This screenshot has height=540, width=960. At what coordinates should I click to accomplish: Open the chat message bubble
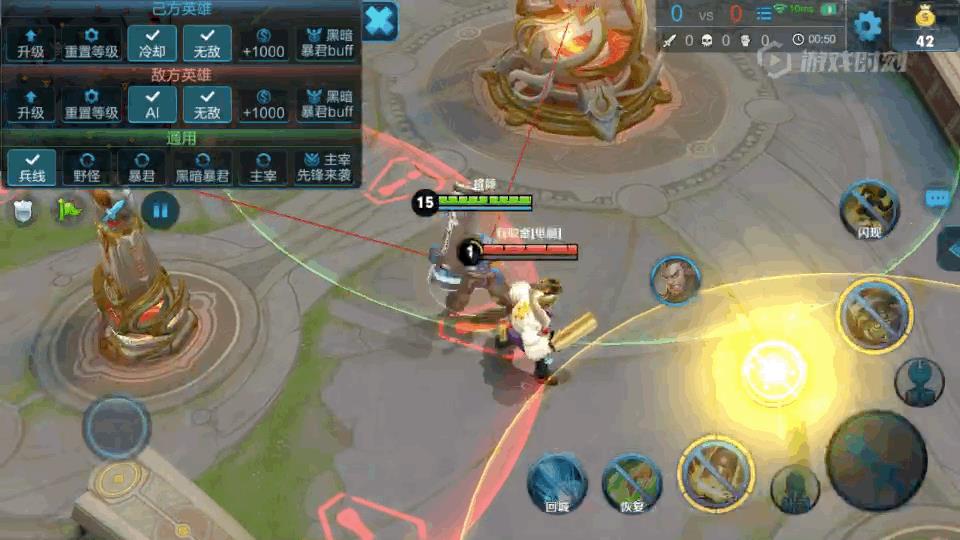pos(937,199)
